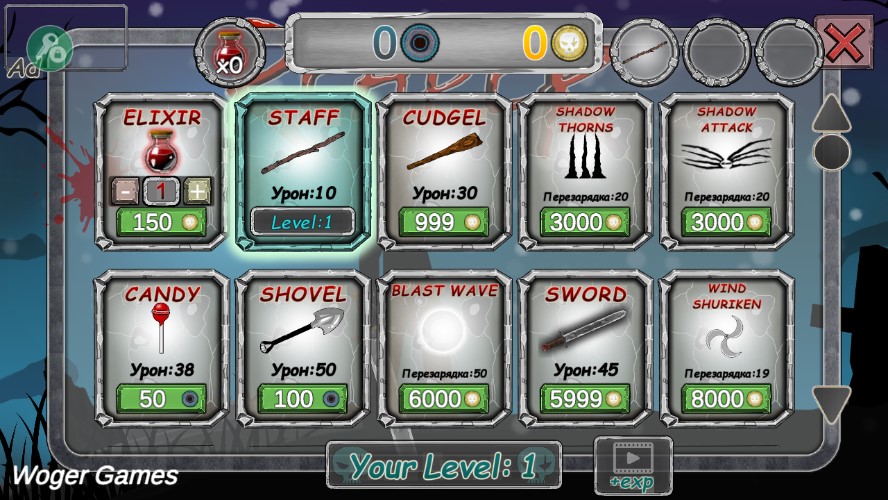The width and height of the screenshot is (888, 500).
Task: Click the equipped staff slot at top
Action: tap(645, 48)
